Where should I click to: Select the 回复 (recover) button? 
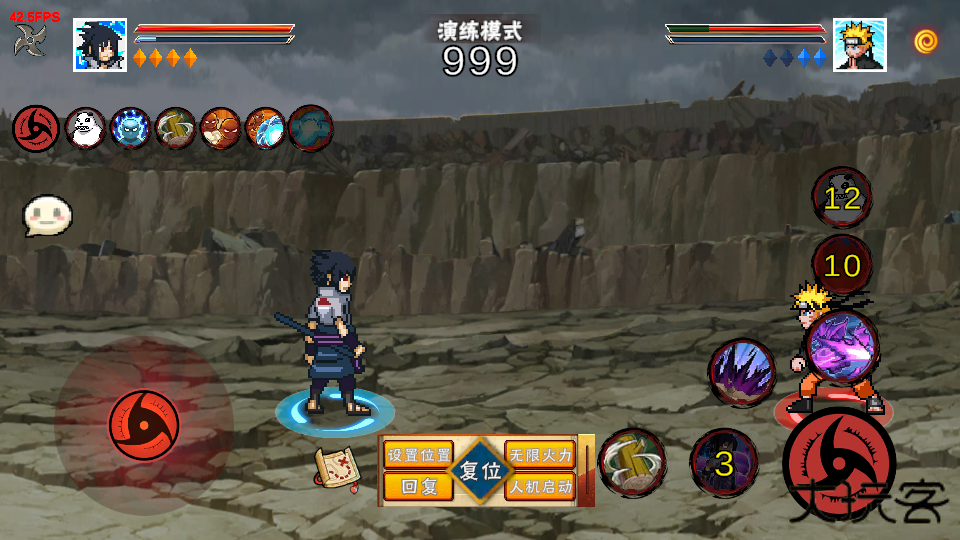(x=417, y=487)
